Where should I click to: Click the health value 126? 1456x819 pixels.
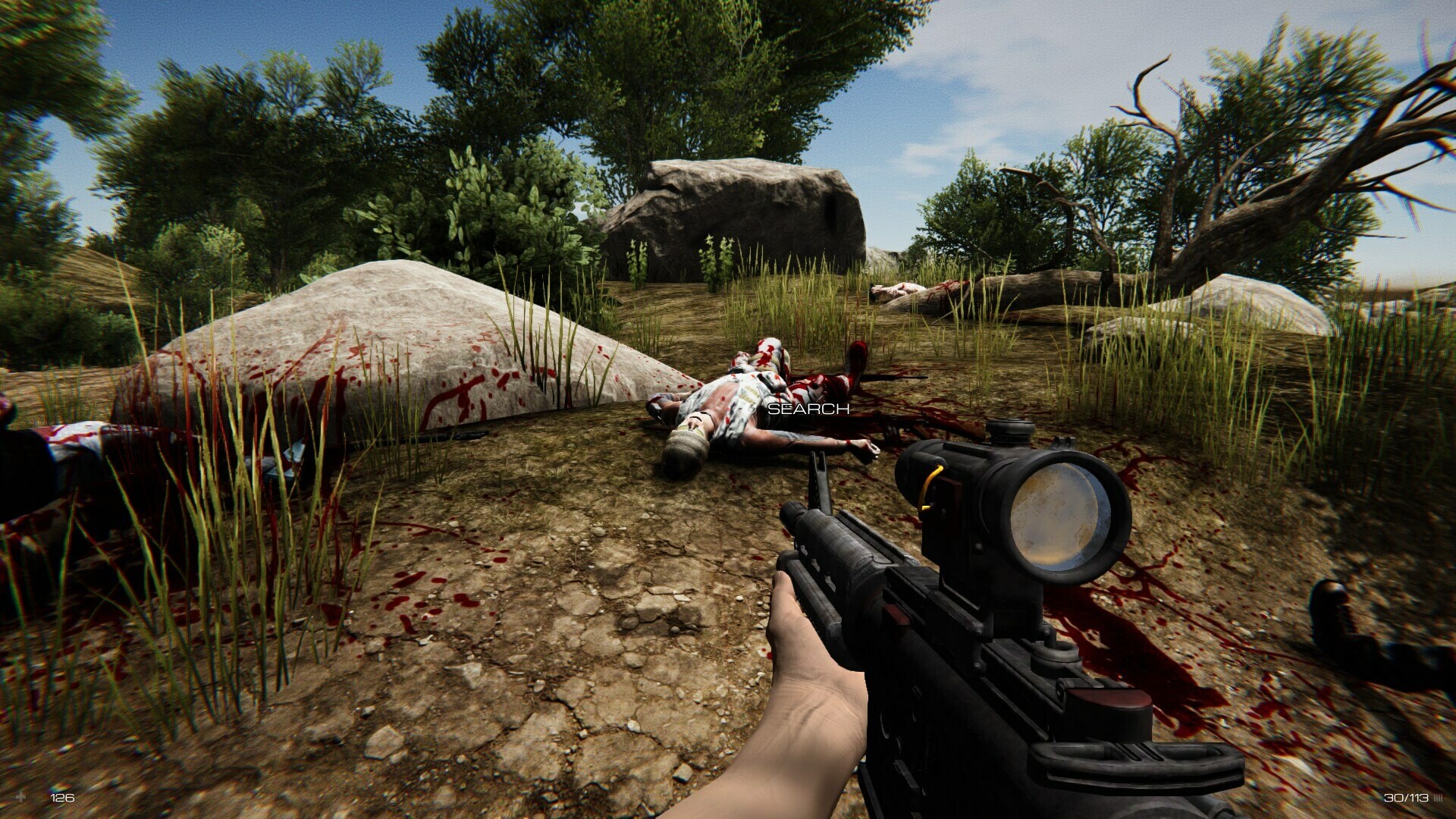(63, 798)
